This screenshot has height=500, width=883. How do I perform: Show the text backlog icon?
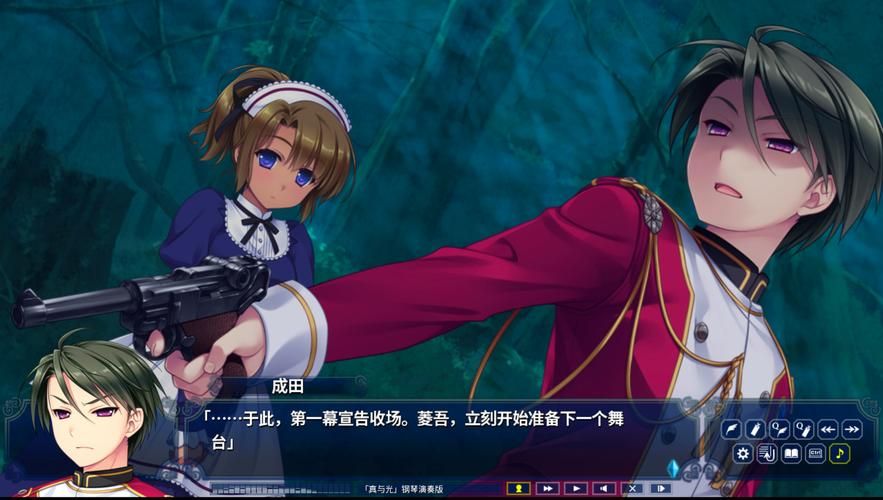click(766, 453)
